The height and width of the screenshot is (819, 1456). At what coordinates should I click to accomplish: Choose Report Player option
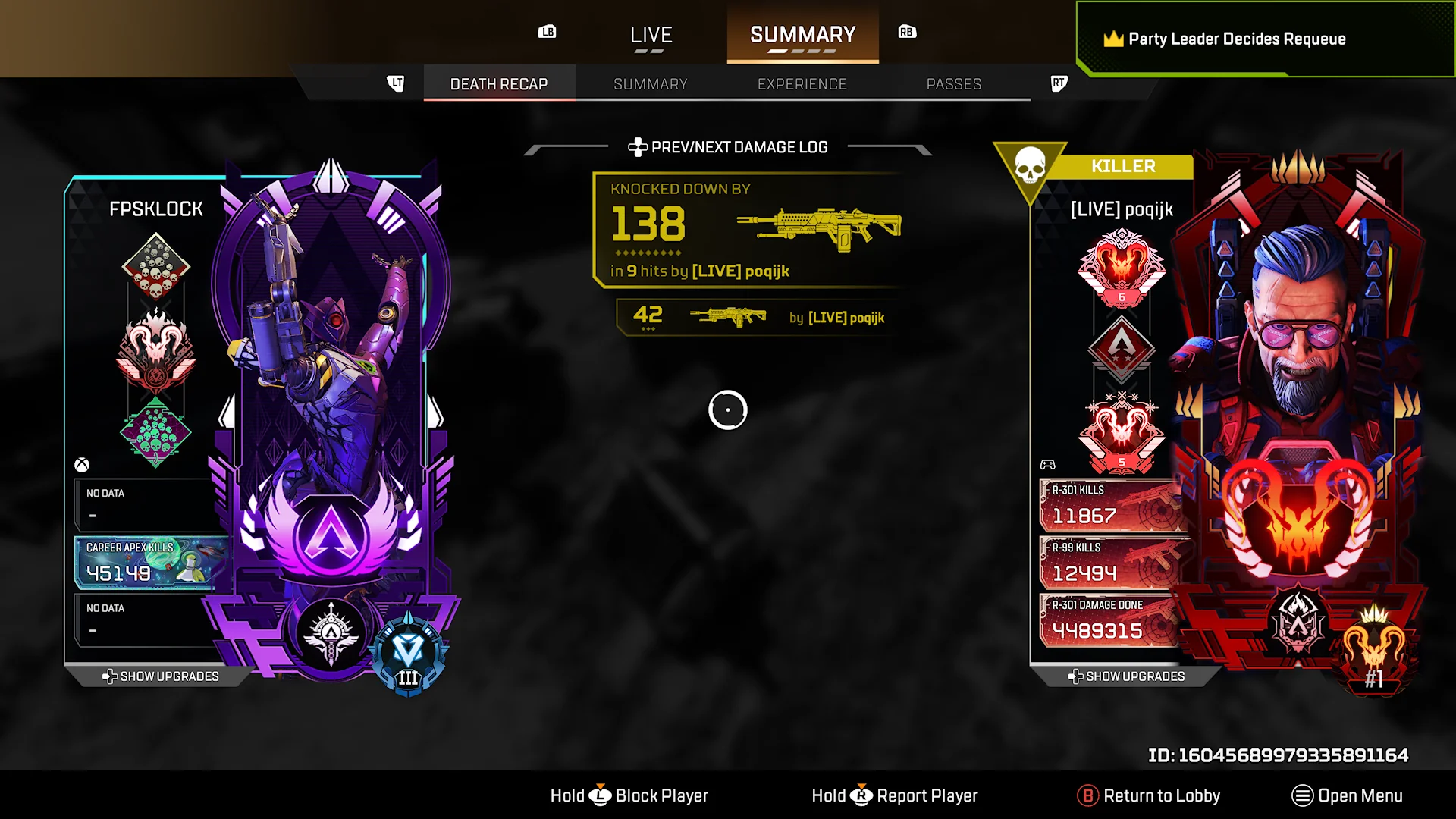coord(895,795)
